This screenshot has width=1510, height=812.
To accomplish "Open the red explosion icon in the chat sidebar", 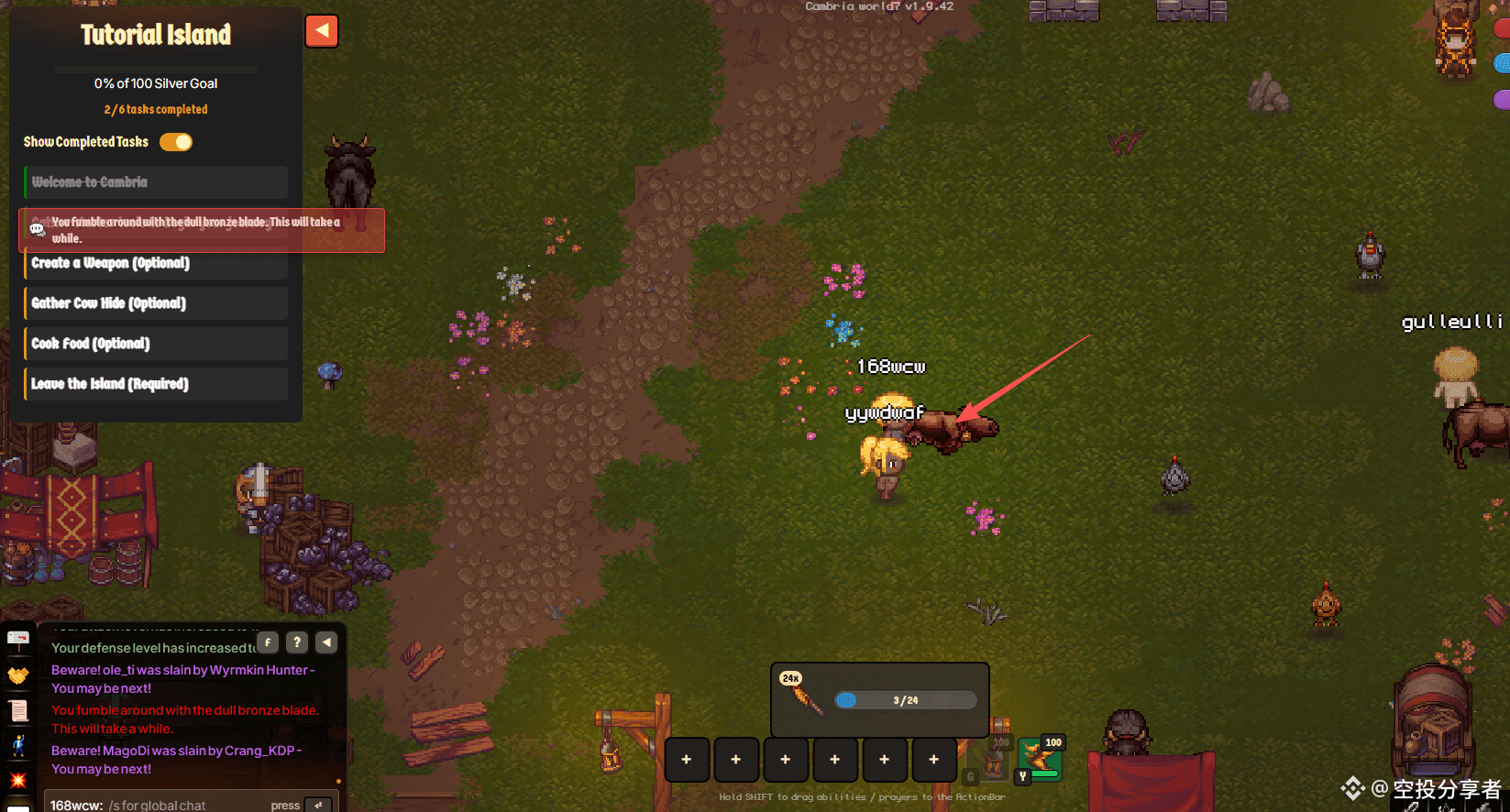I will coord(18,780).
